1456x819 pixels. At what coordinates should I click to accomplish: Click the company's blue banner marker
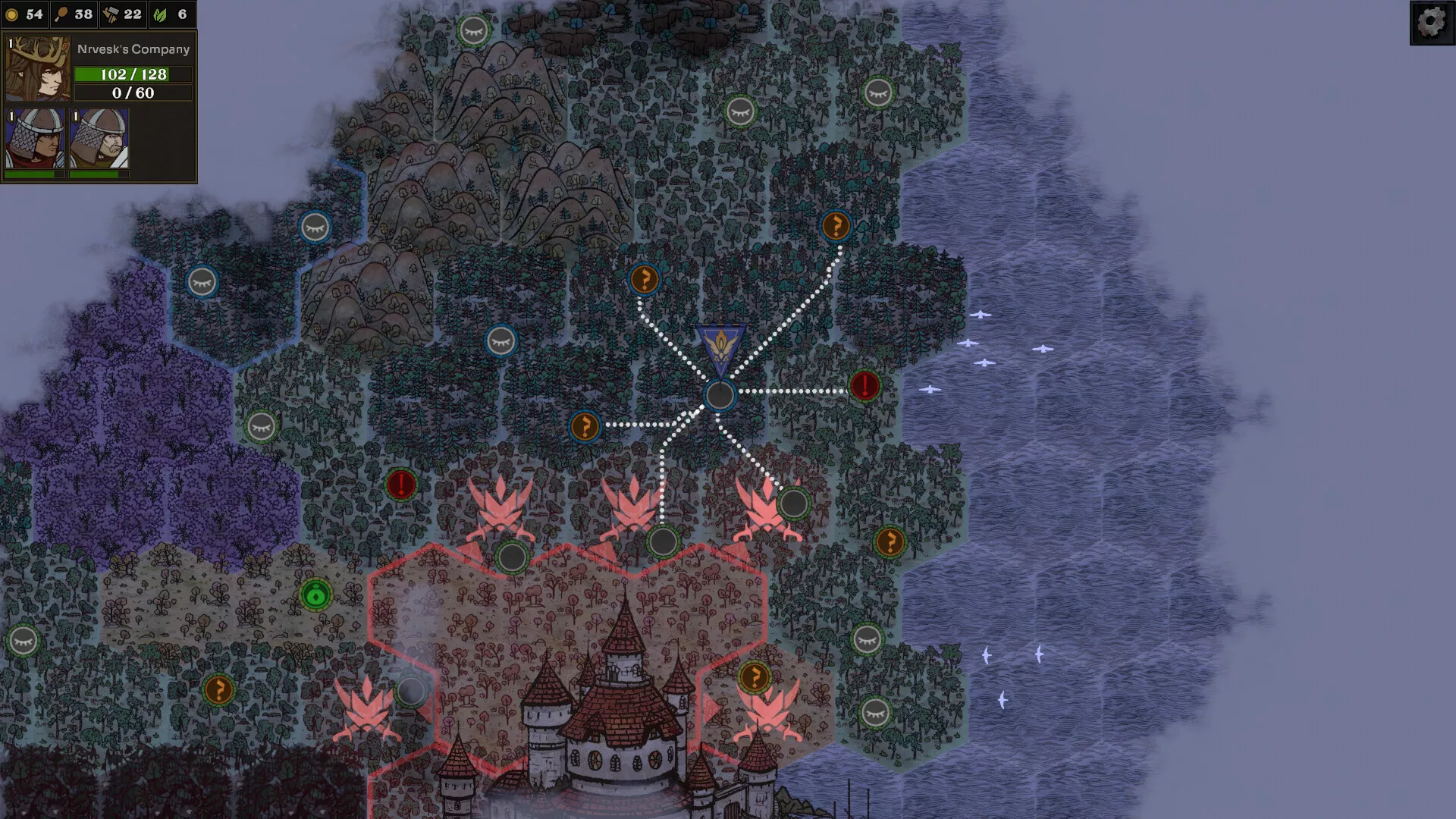(720, 350)
